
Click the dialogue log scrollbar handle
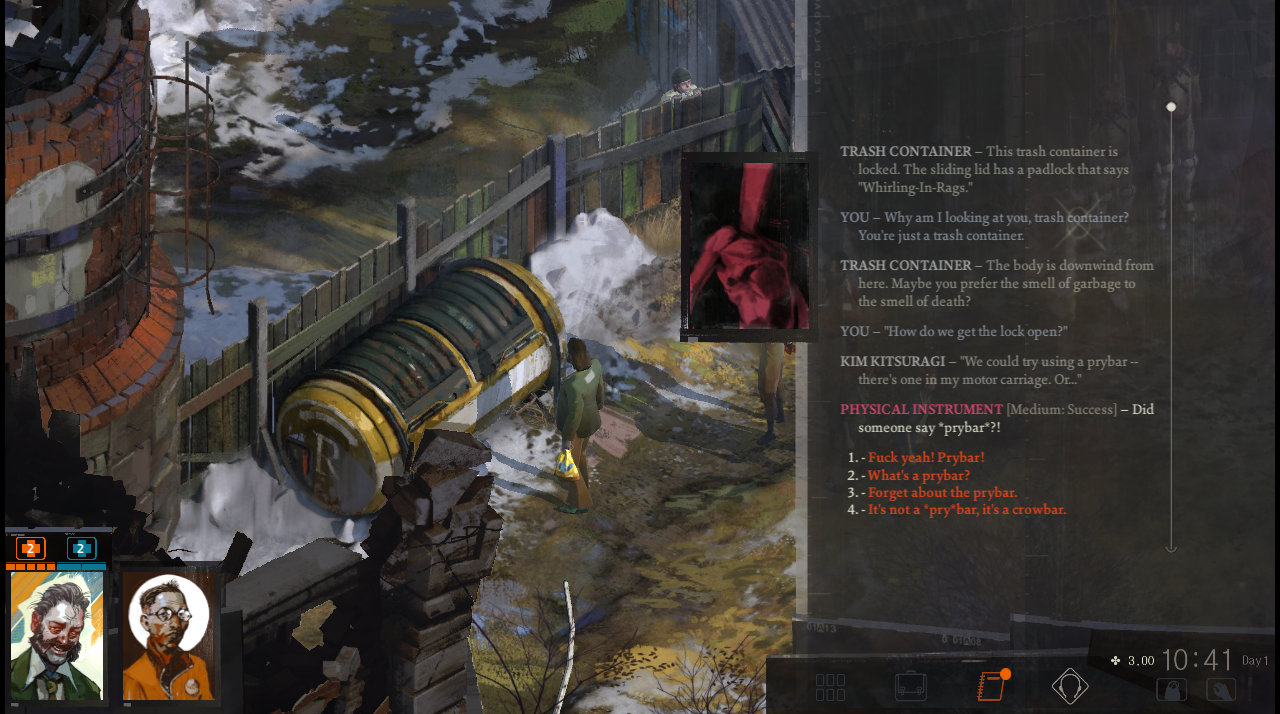[1171, 107]
